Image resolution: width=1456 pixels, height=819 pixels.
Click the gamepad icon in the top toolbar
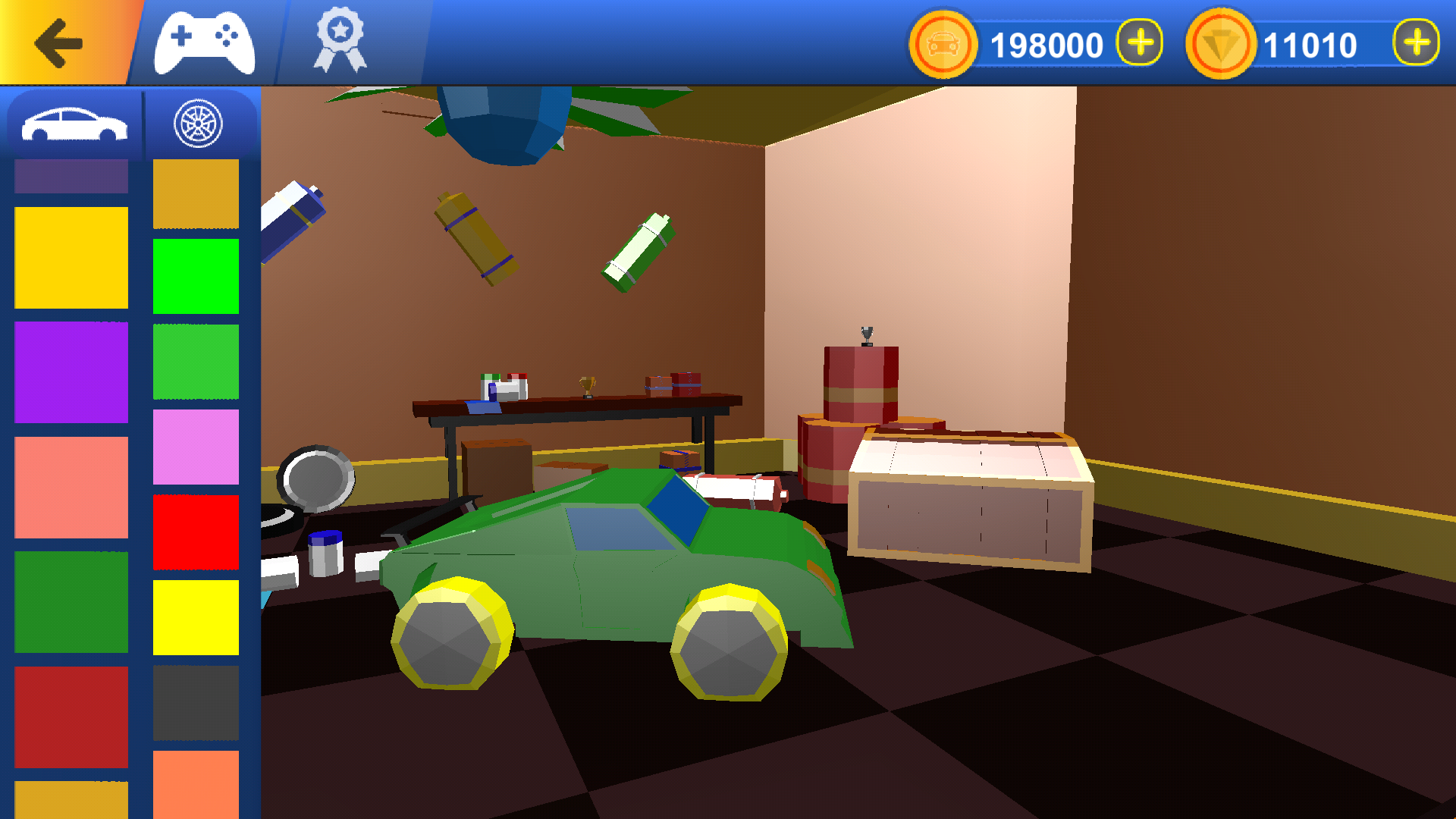click(203, 41)
